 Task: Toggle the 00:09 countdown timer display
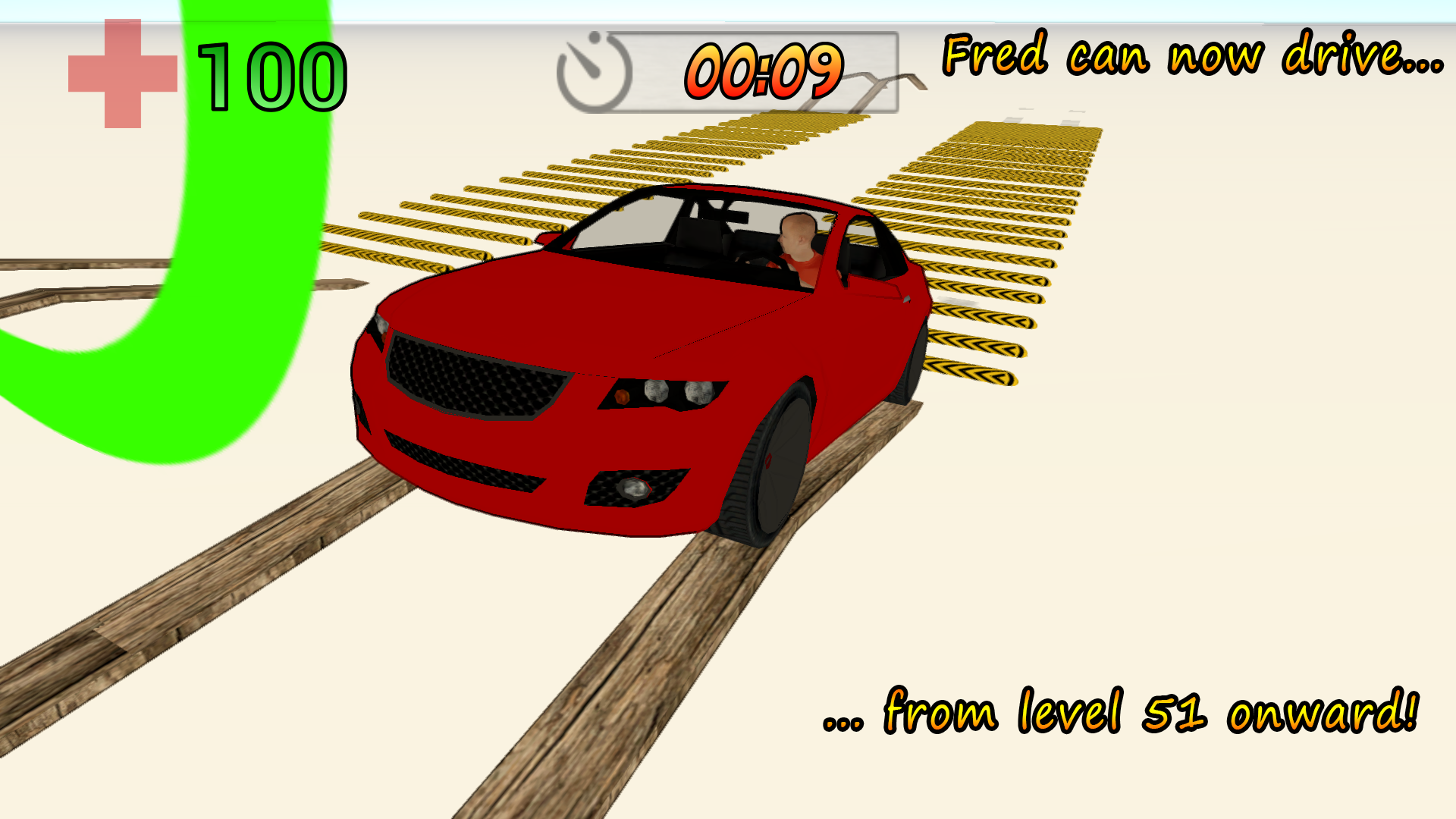[764, 72]
